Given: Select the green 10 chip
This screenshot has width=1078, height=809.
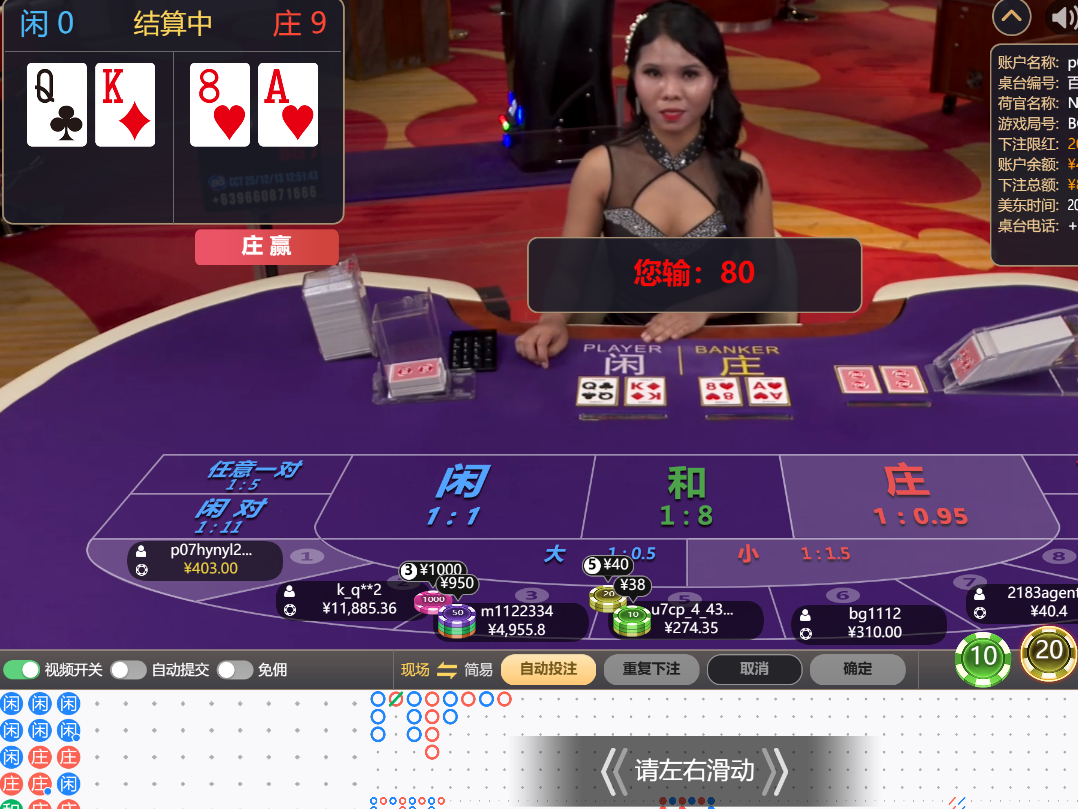Looking at the screenshot, I should pyautogui.click(x=984, y=656).
